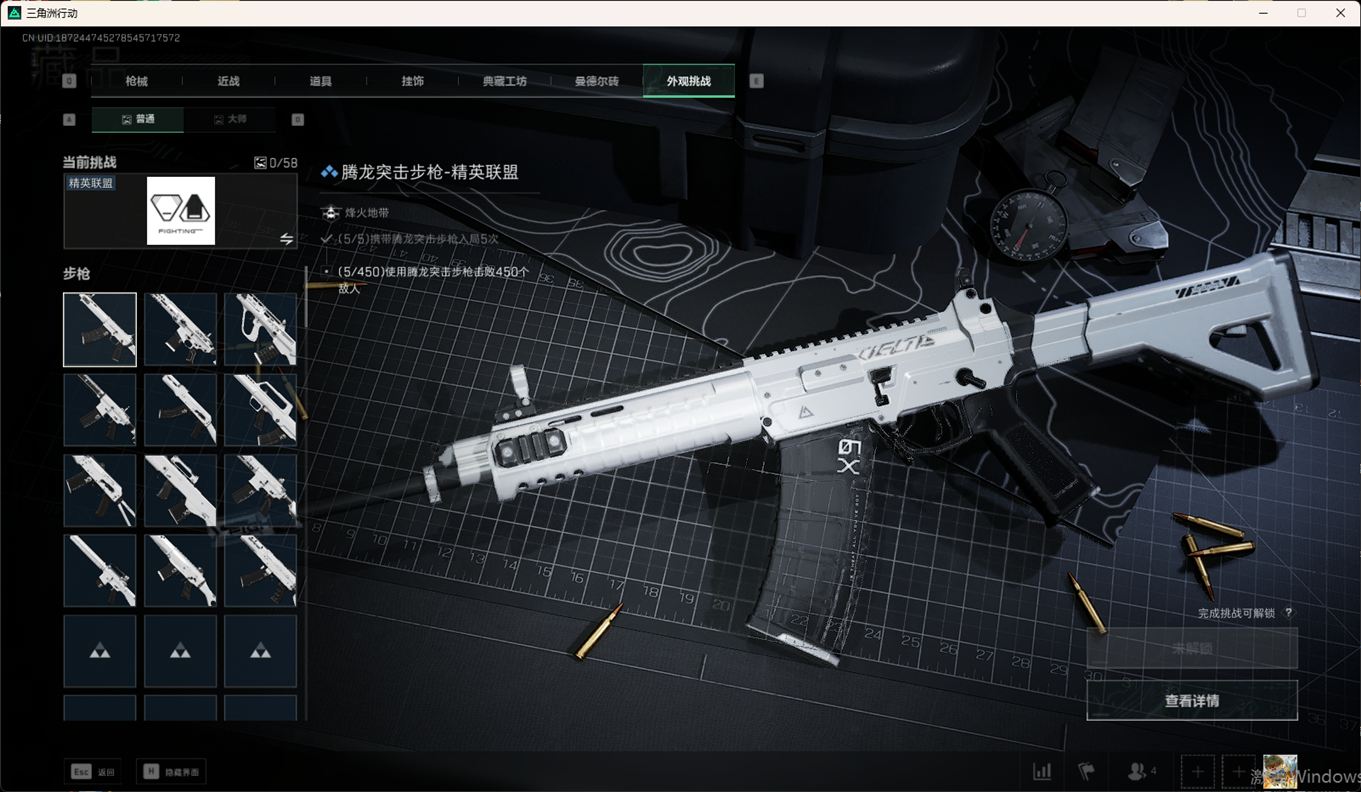Screen dimensions: 1361x792
Task: Open the bar chart stats icon
Action: click(x=1042, y=771)
